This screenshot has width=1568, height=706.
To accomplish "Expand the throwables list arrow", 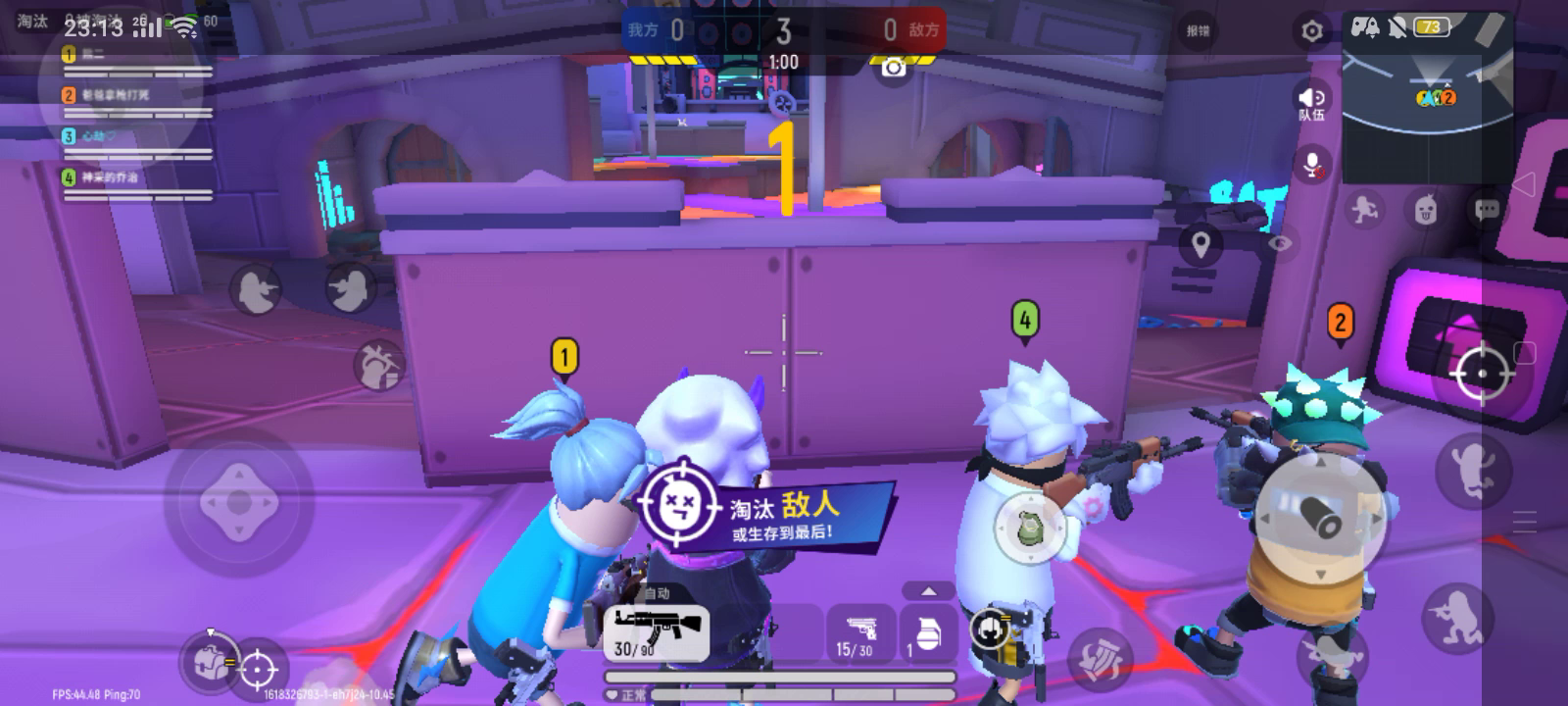I will 928,590.
